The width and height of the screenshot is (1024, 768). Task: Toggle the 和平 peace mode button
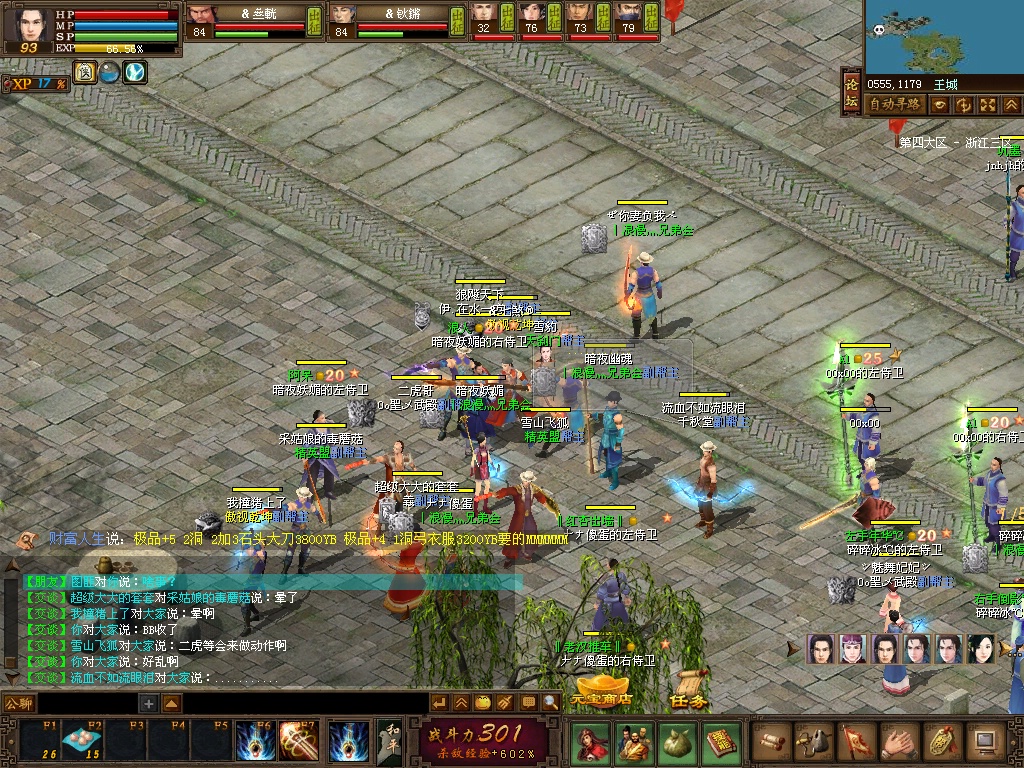tap(391, 741)
